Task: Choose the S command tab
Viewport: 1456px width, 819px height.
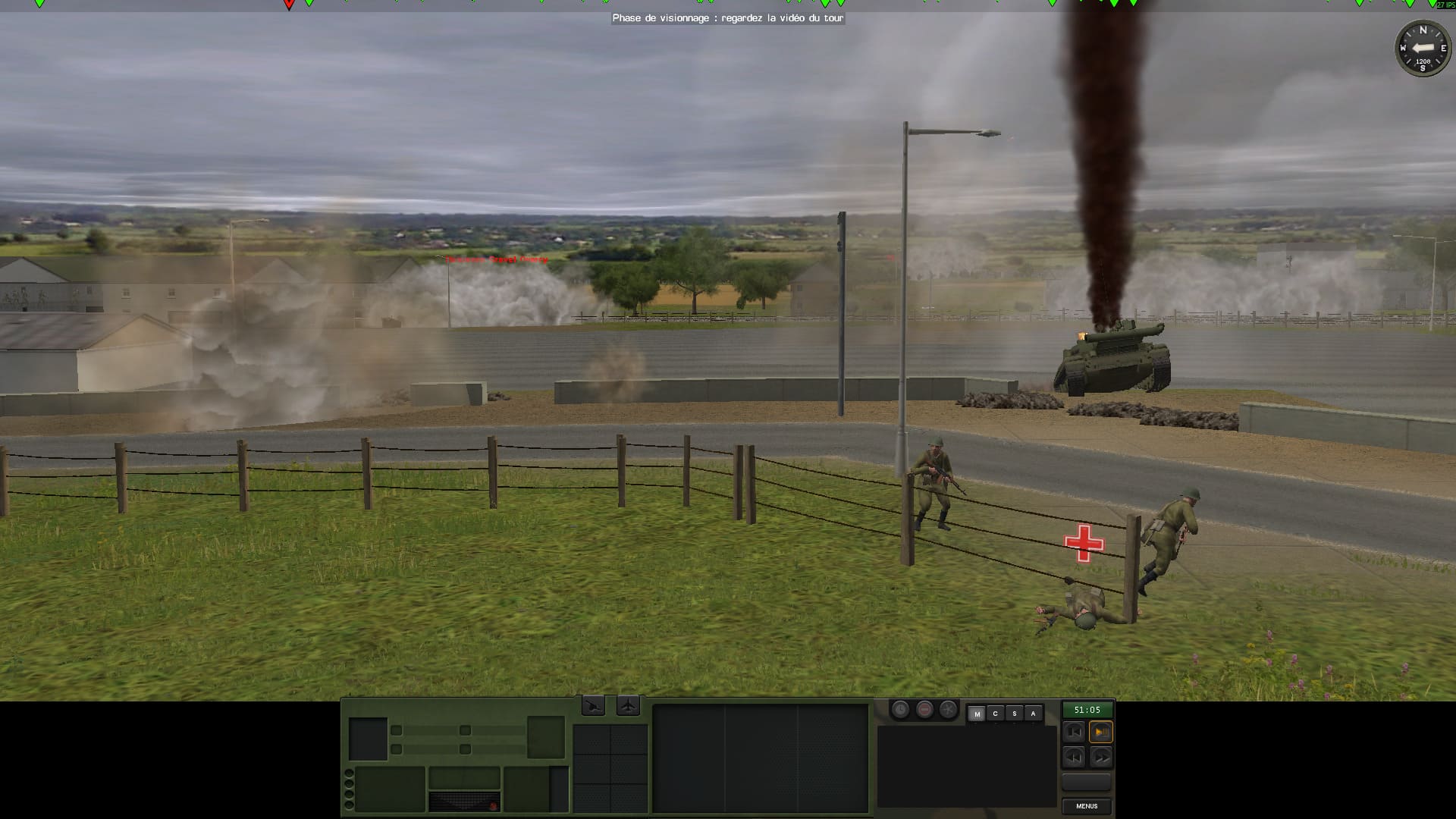Action: [1015, 714]
